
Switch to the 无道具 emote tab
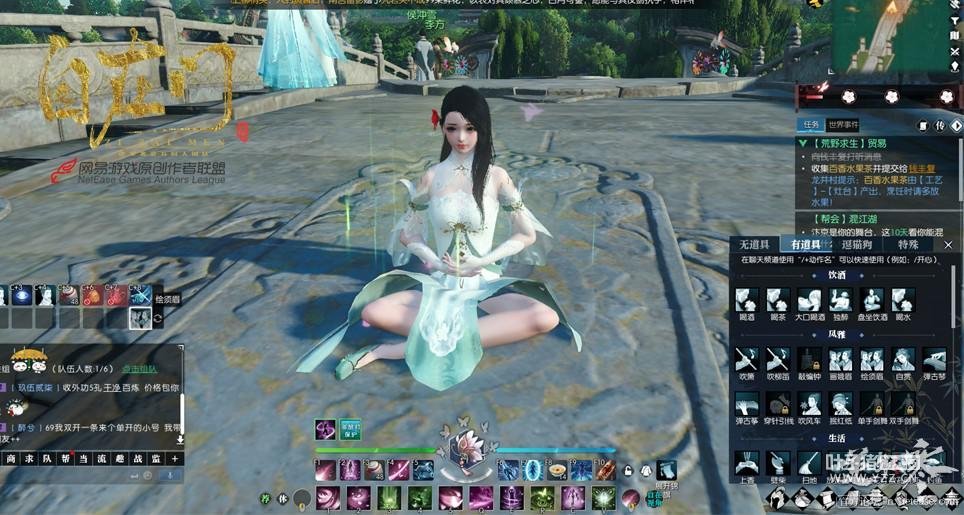click(x=754, y=244)
